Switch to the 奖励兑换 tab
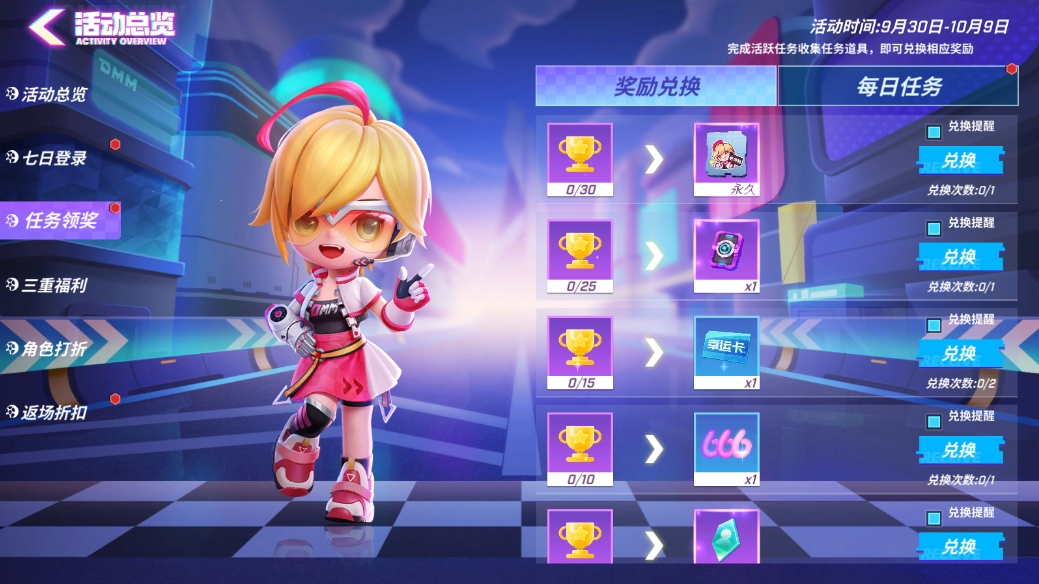The image size is (1039, 584). [656, 87]
